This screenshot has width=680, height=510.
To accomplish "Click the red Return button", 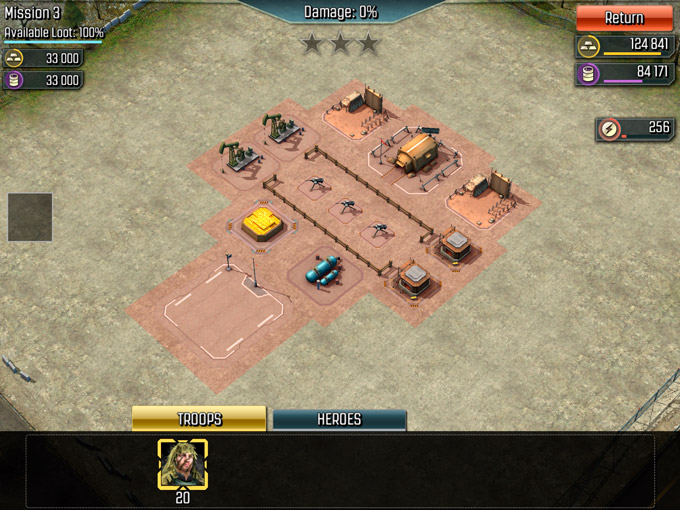I will (x=624, y=18).
